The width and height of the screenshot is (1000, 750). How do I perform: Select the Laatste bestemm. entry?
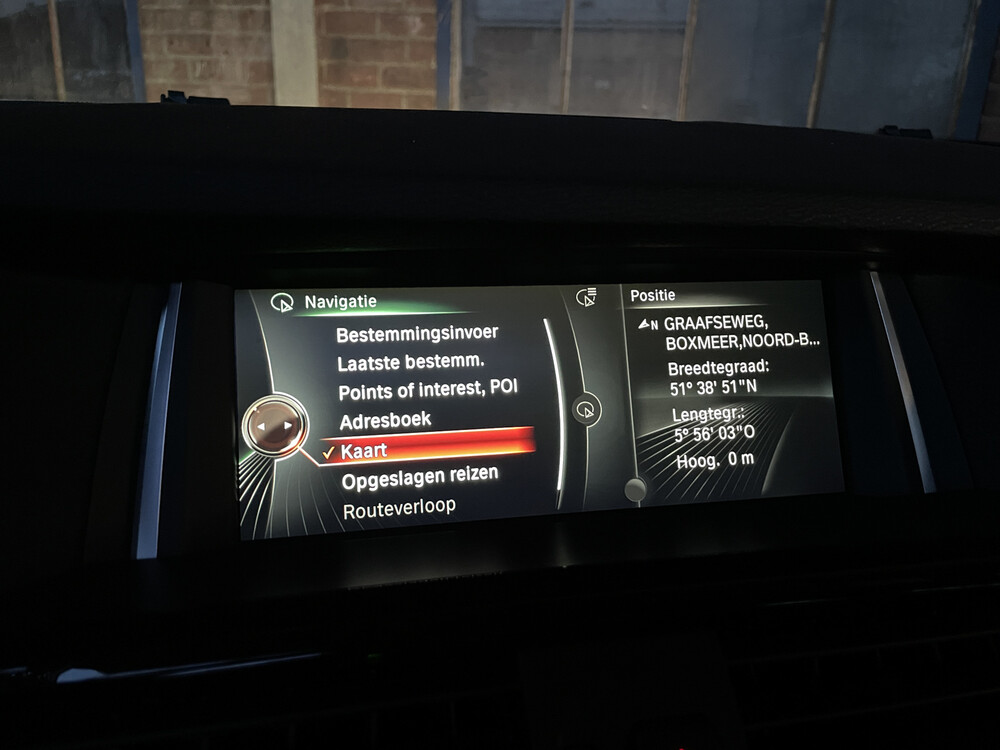coord(411,362)
